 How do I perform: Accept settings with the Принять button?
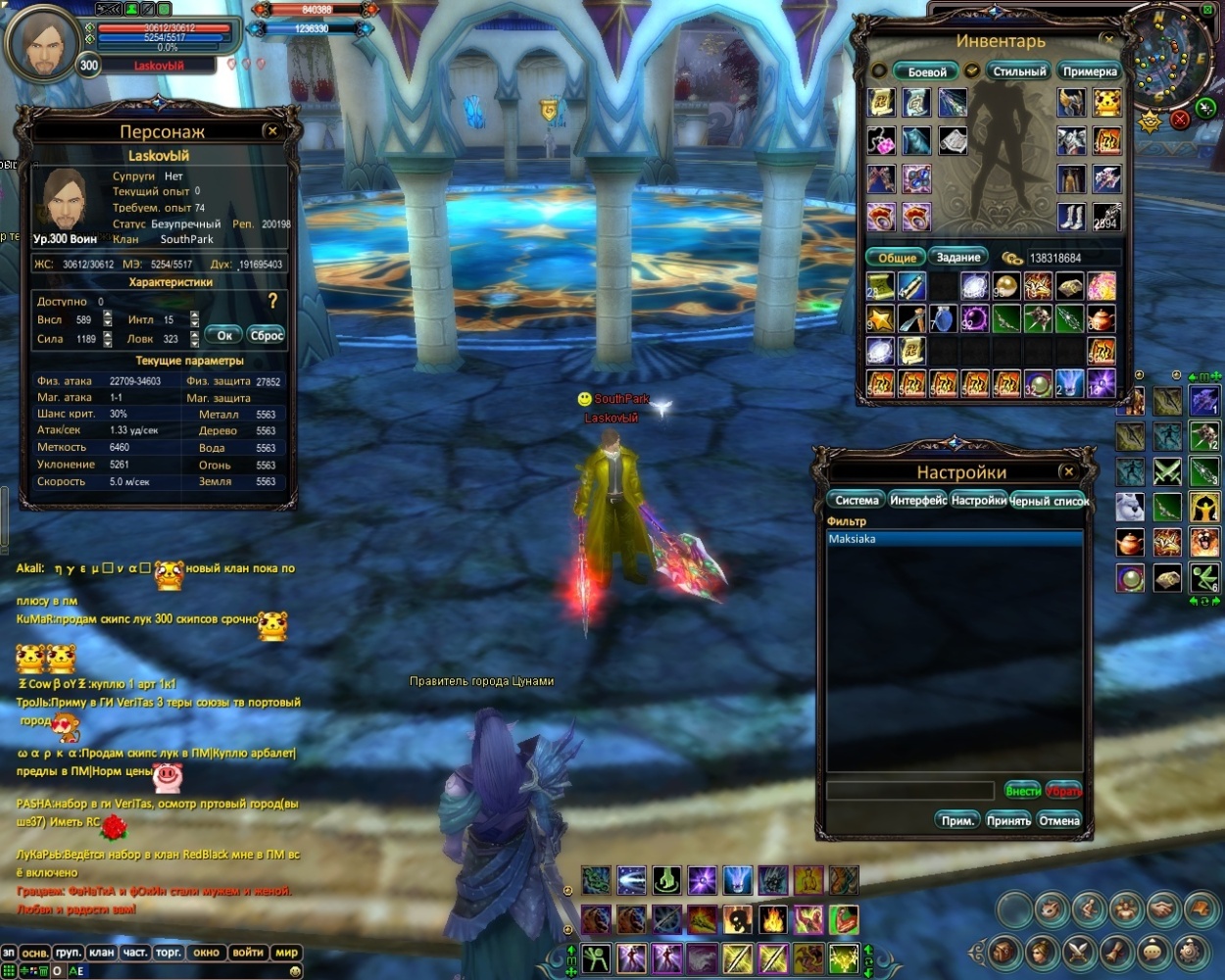1008,820
